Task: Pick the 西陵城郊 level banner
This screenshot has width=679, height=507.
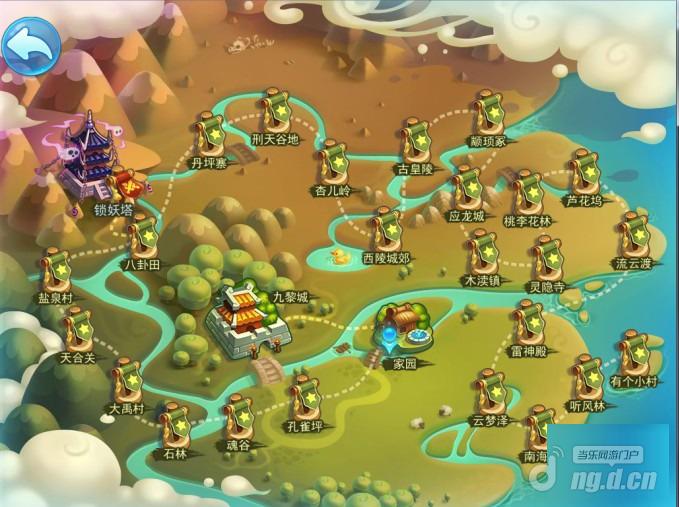Action: coord(386,229)
